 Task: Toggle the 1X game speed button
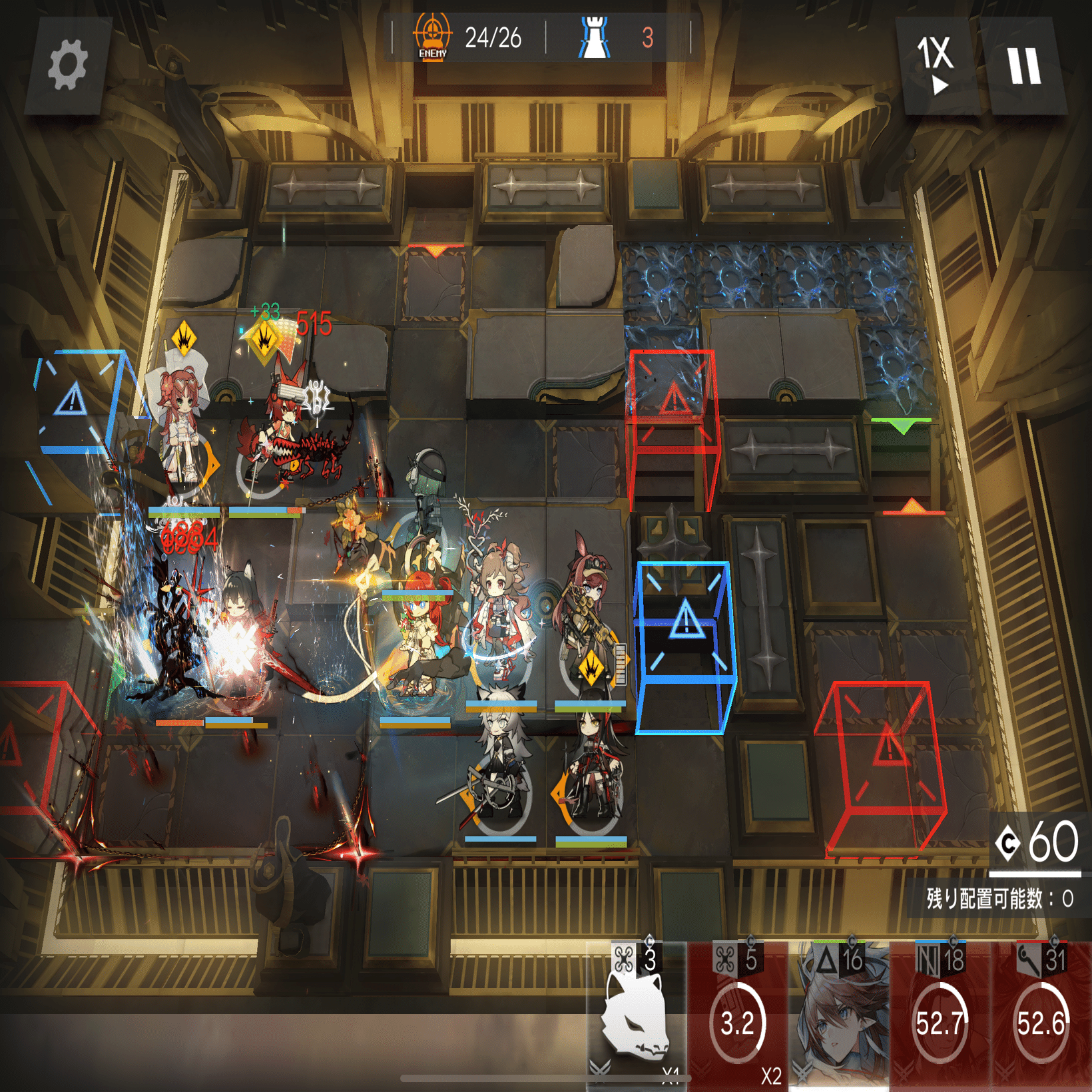click(936, 65)
